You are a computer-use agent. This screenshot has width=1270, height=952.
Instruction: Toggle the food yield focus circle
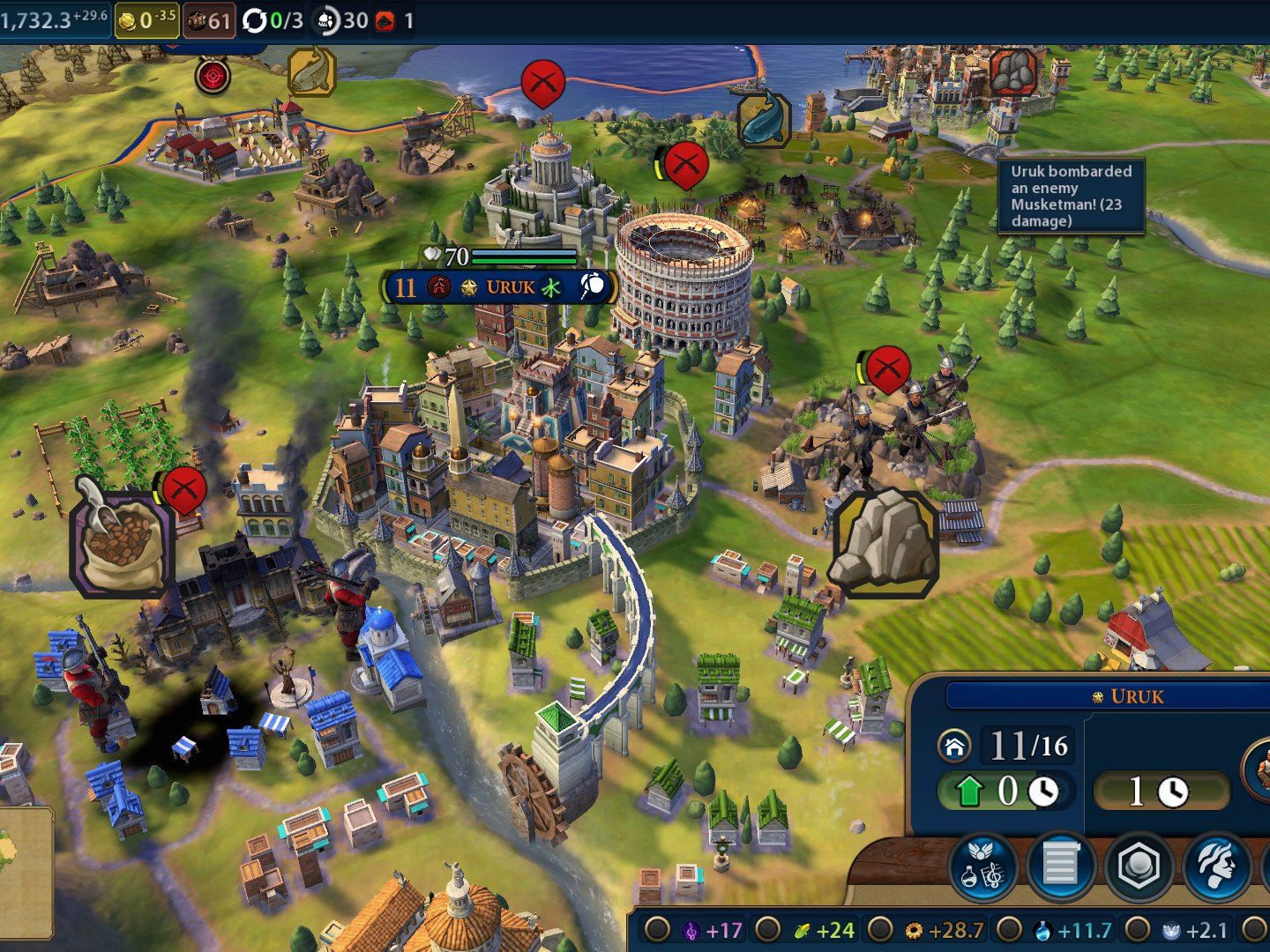768,929
